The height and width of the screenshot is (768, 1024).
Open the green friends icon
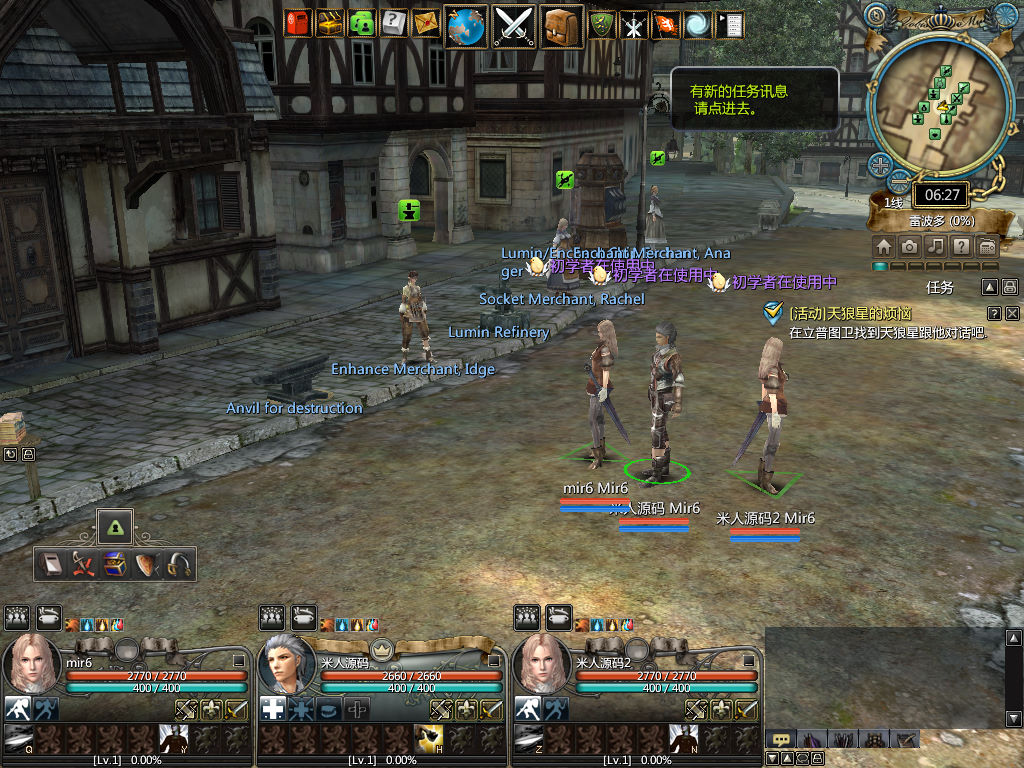tap(362, 23)
